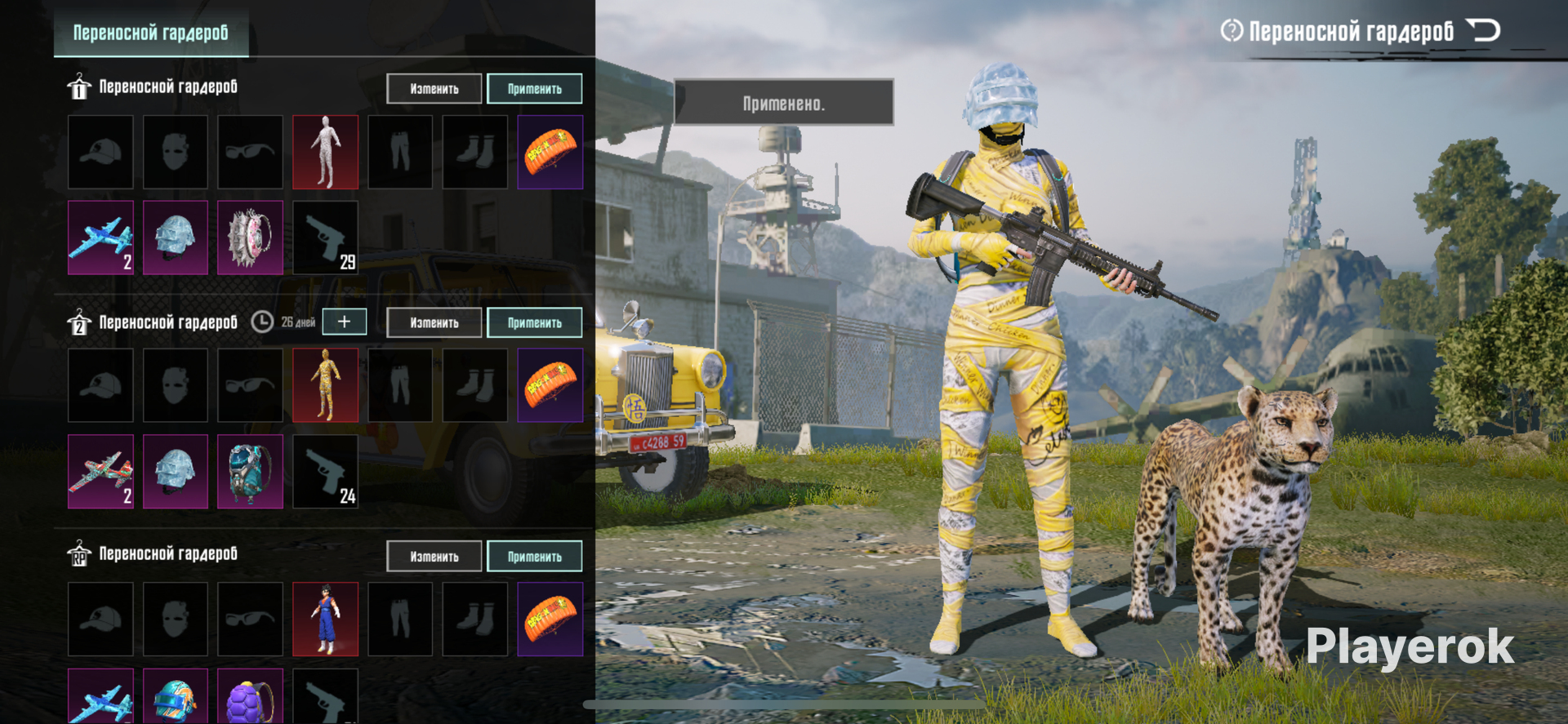Image resolution: width=1568 pixels, height=724 pixels.
Task: Open the help question mark icon
Action: (x=1231, y=31)
